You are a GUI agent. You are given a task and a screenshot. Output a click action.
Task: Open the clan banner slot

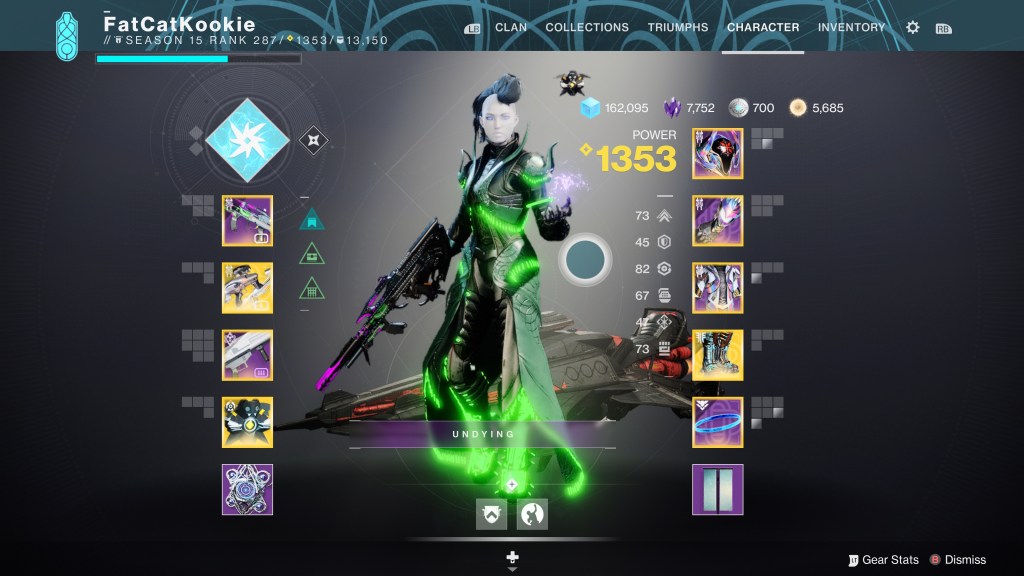(x=717, y=489)
